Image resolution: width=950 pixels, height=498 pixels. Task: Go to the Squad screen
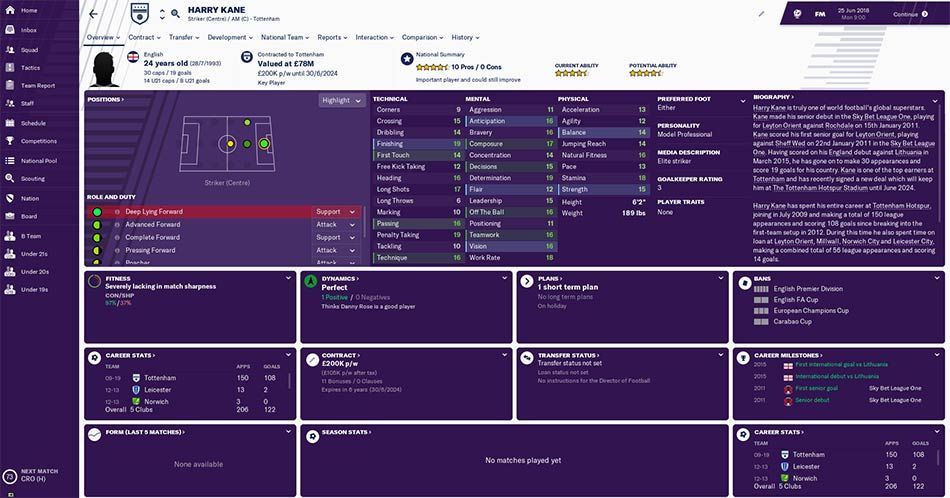pyautogui.click(x=29, y=49)
